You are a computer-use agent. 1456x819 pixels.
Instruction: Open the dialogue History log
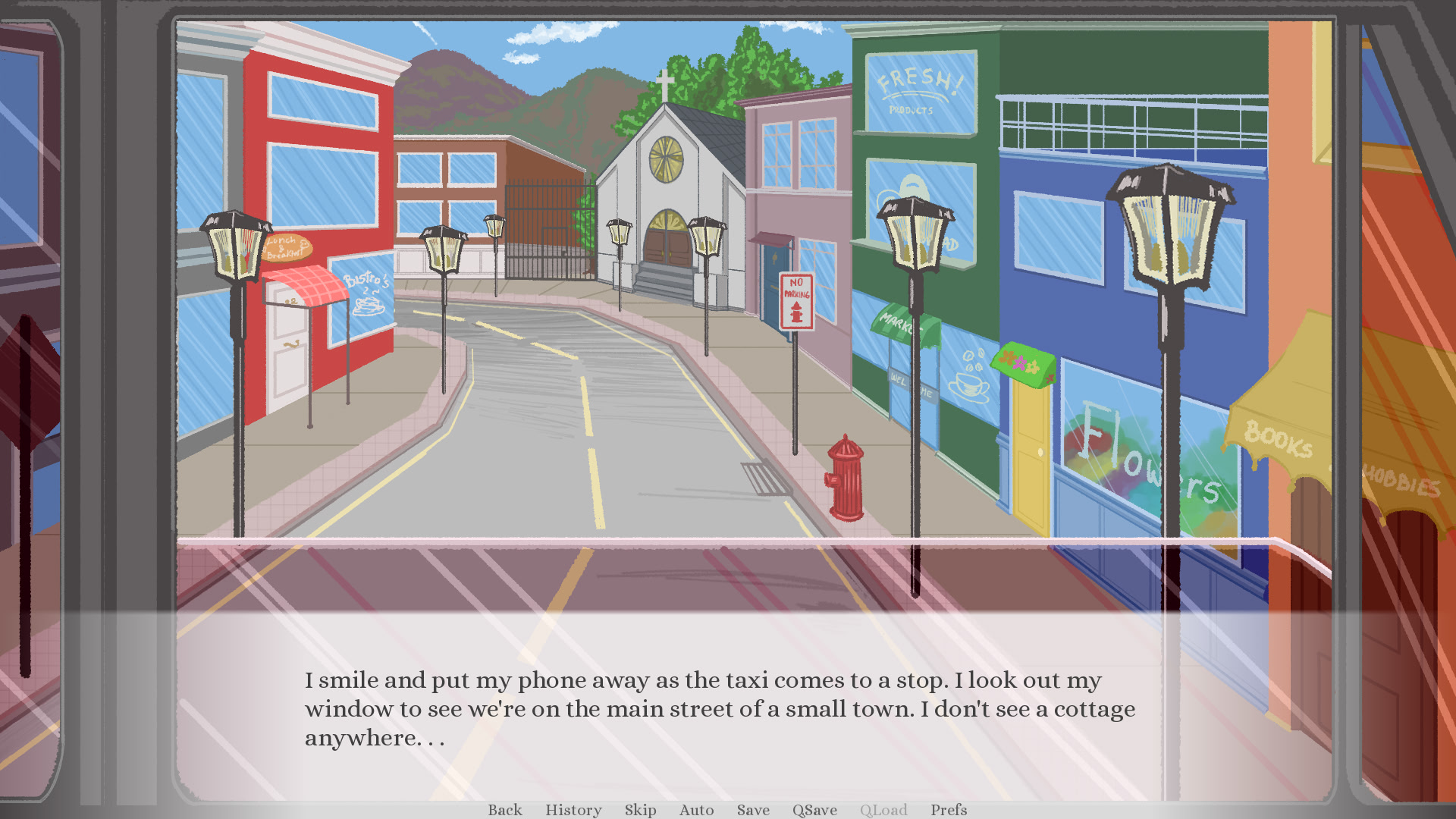(573, 810)
